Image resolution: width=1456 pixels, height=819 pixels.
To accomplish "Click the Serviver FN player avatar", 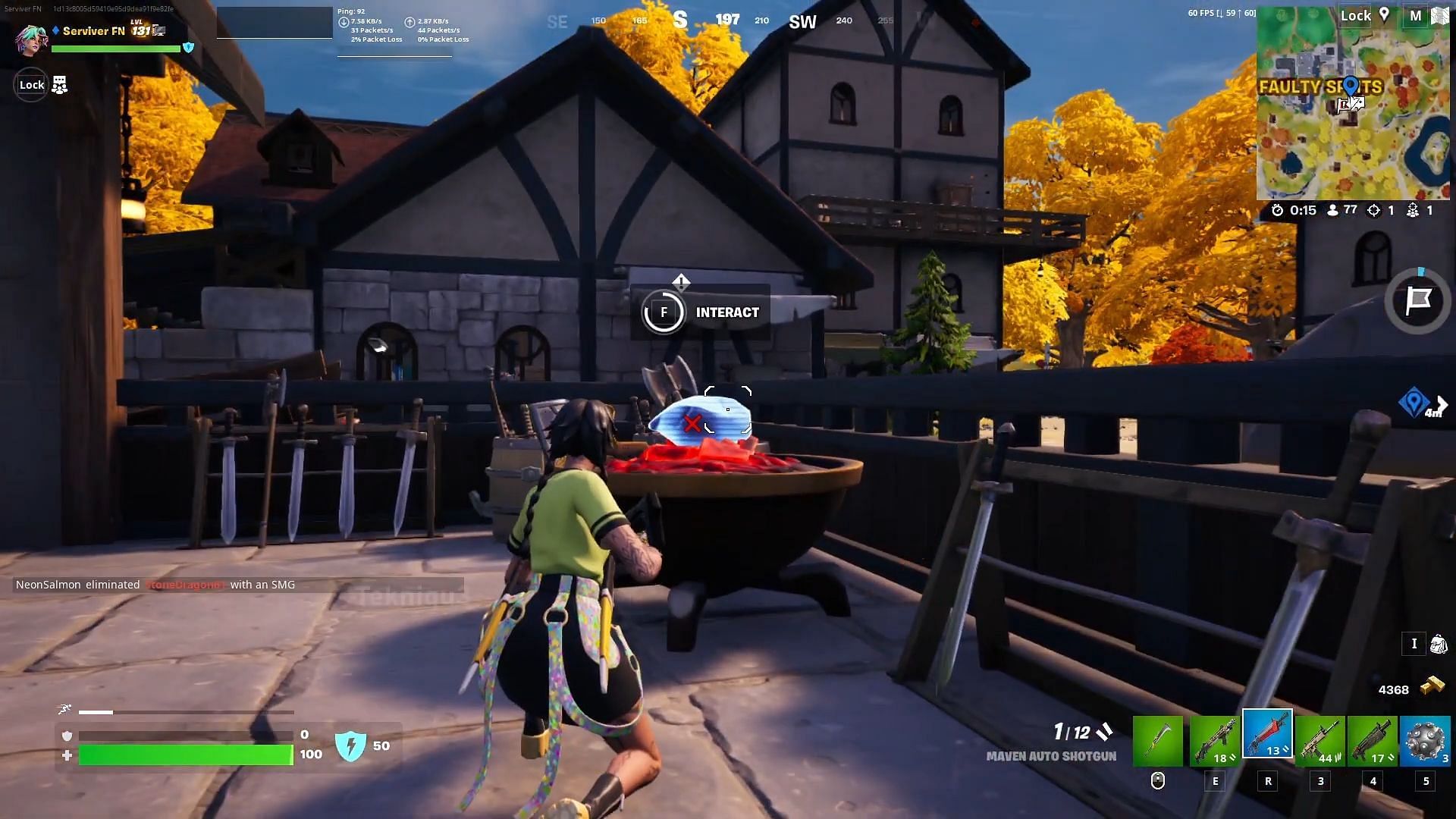I will (31, 39).
